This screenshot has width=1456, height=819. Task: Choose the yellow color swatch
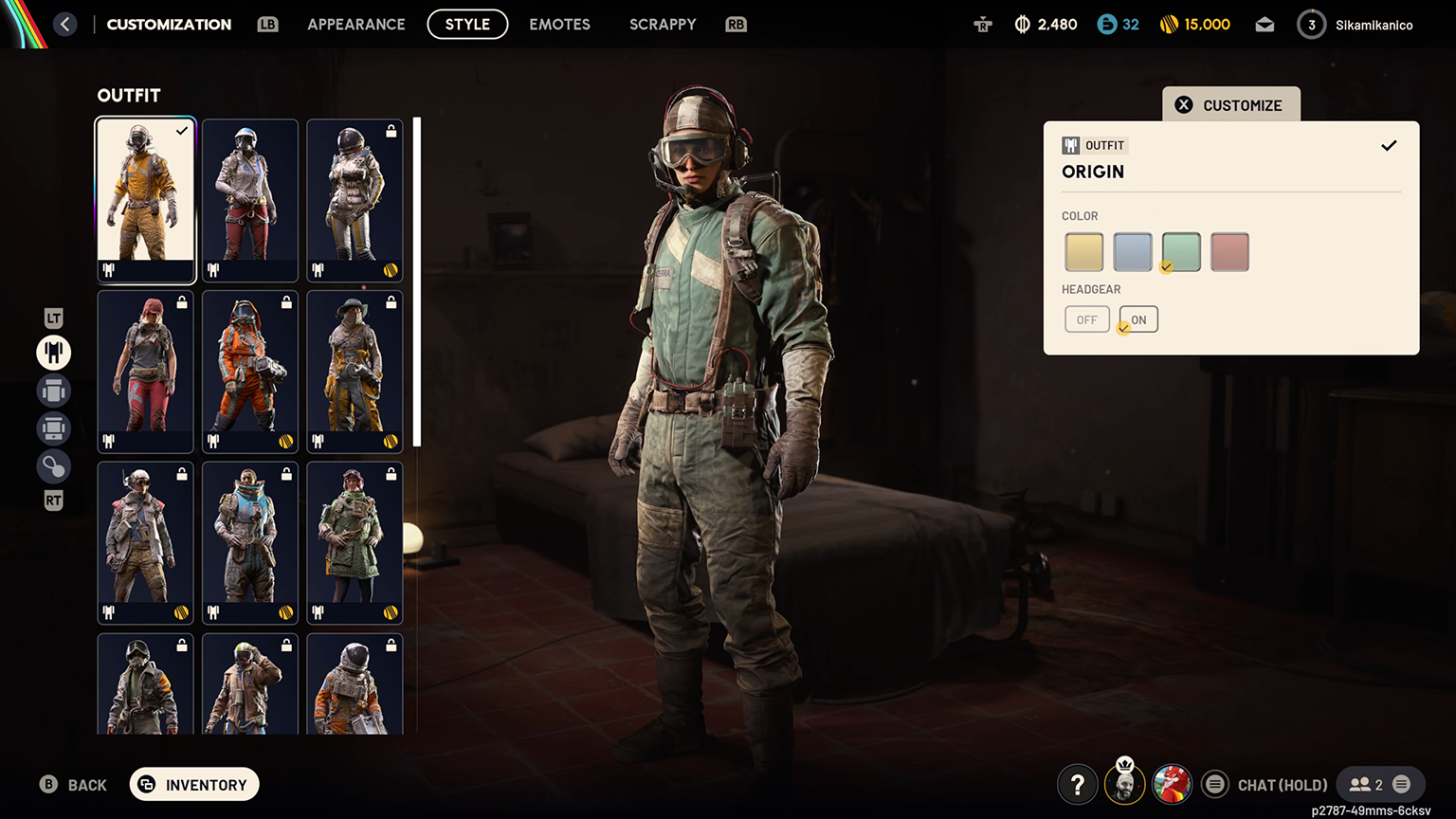[x=1083, y=252]
